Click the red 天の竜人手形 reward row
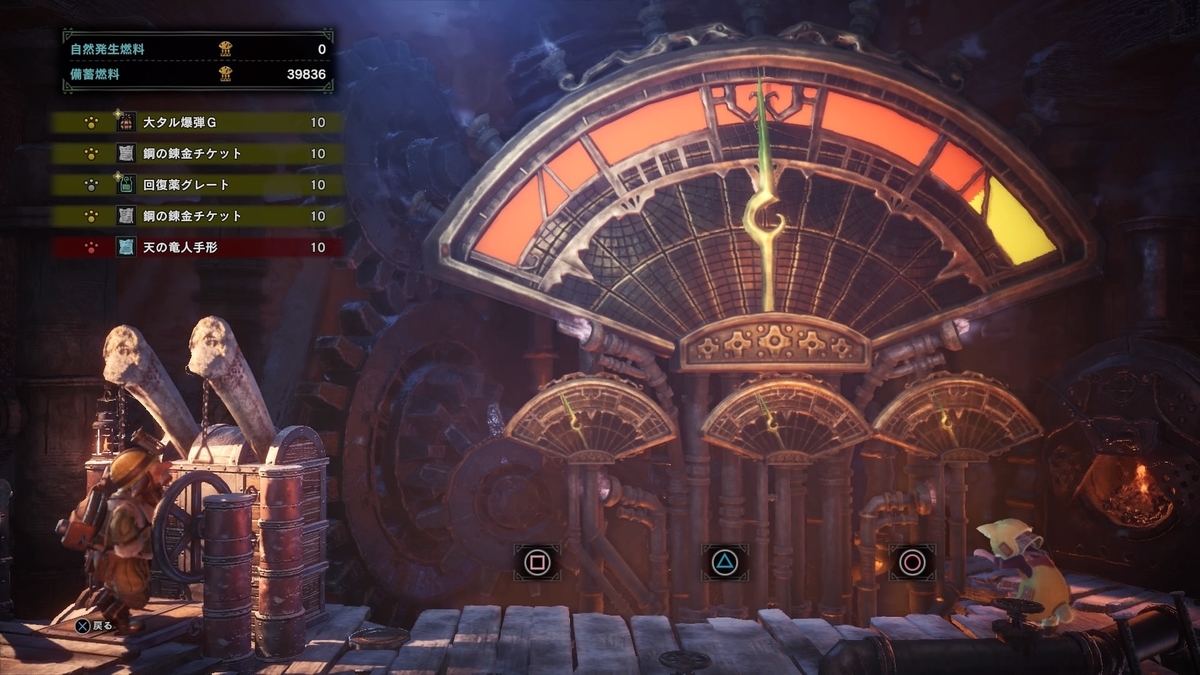Screen dimensions: 1200x675 pos(198,247)
